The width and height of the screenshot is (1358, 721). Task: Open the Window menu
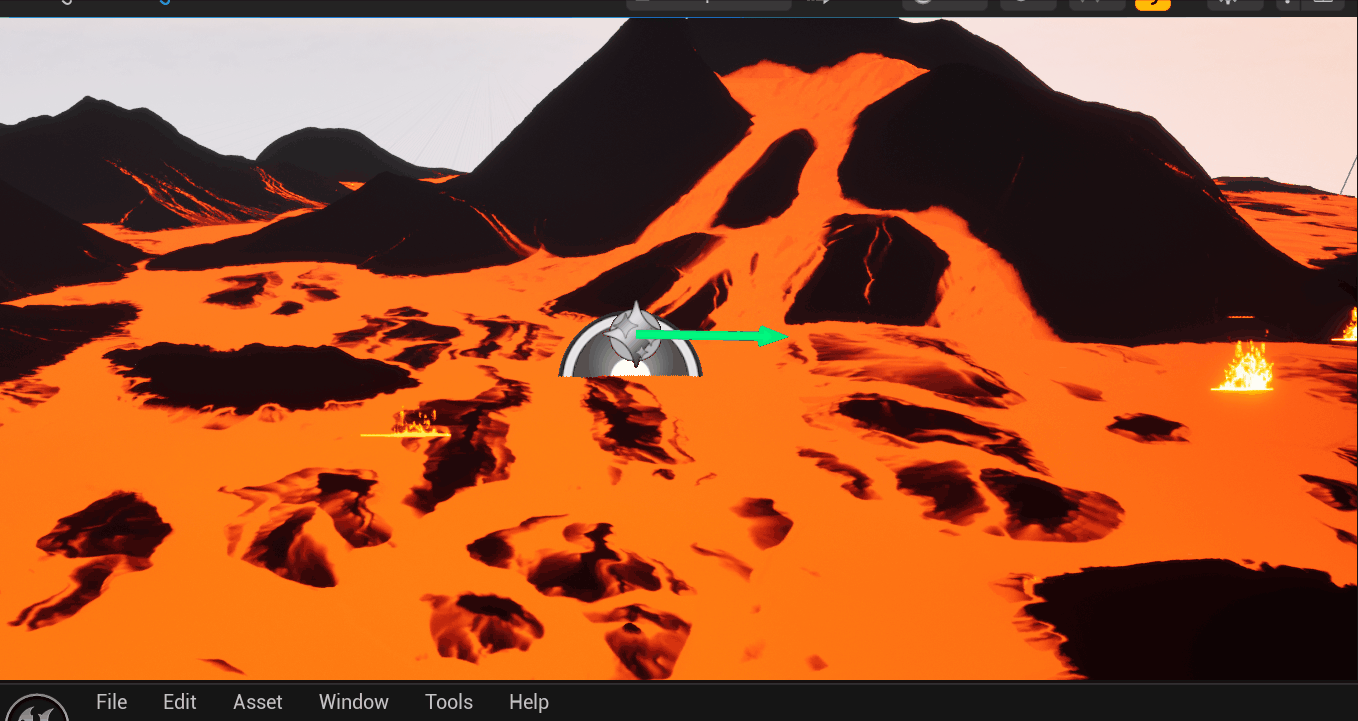(353, 702)
